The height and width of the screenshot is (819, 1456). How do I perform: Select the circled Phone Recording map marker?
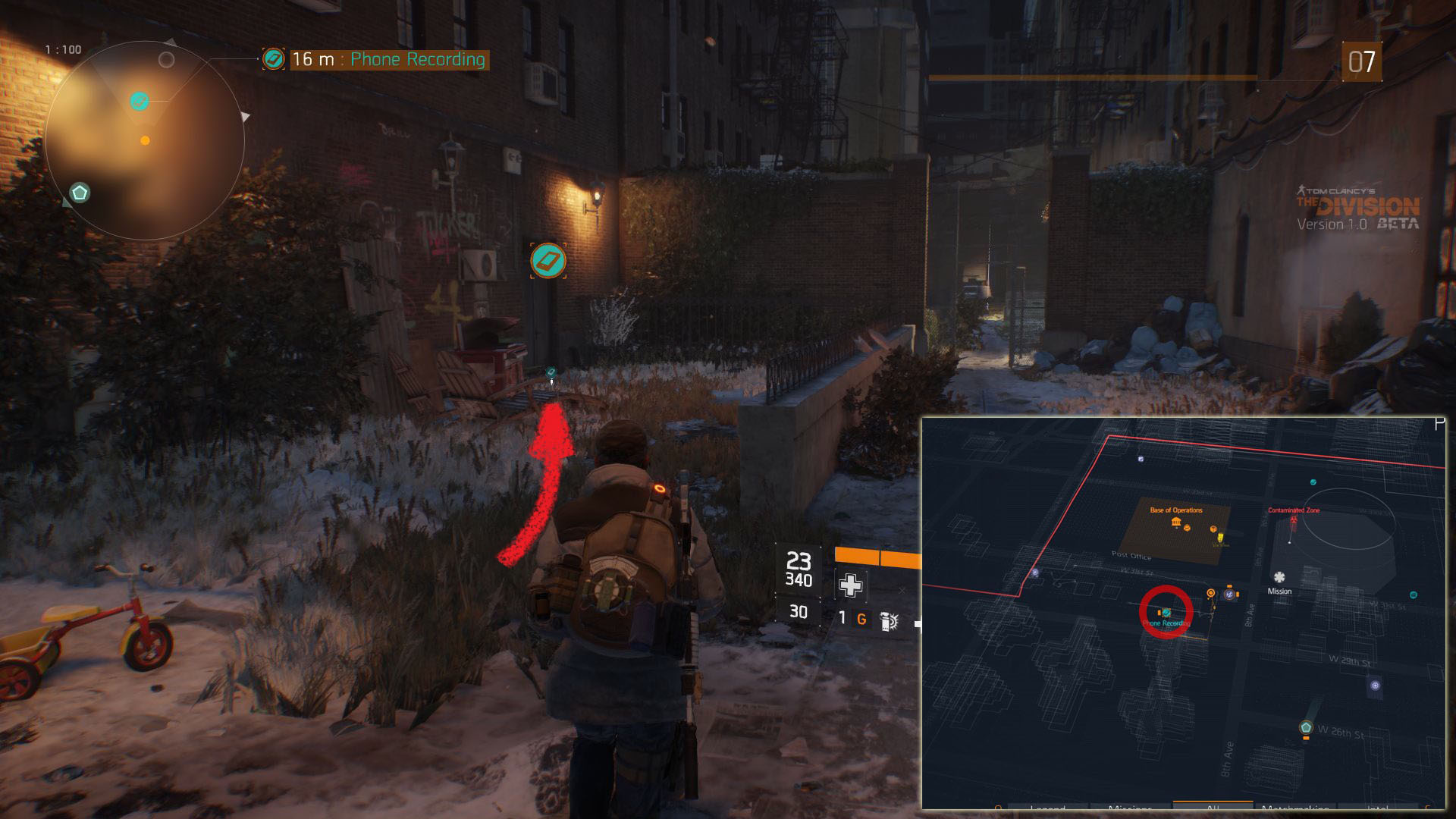click(x=1166, y=612)
